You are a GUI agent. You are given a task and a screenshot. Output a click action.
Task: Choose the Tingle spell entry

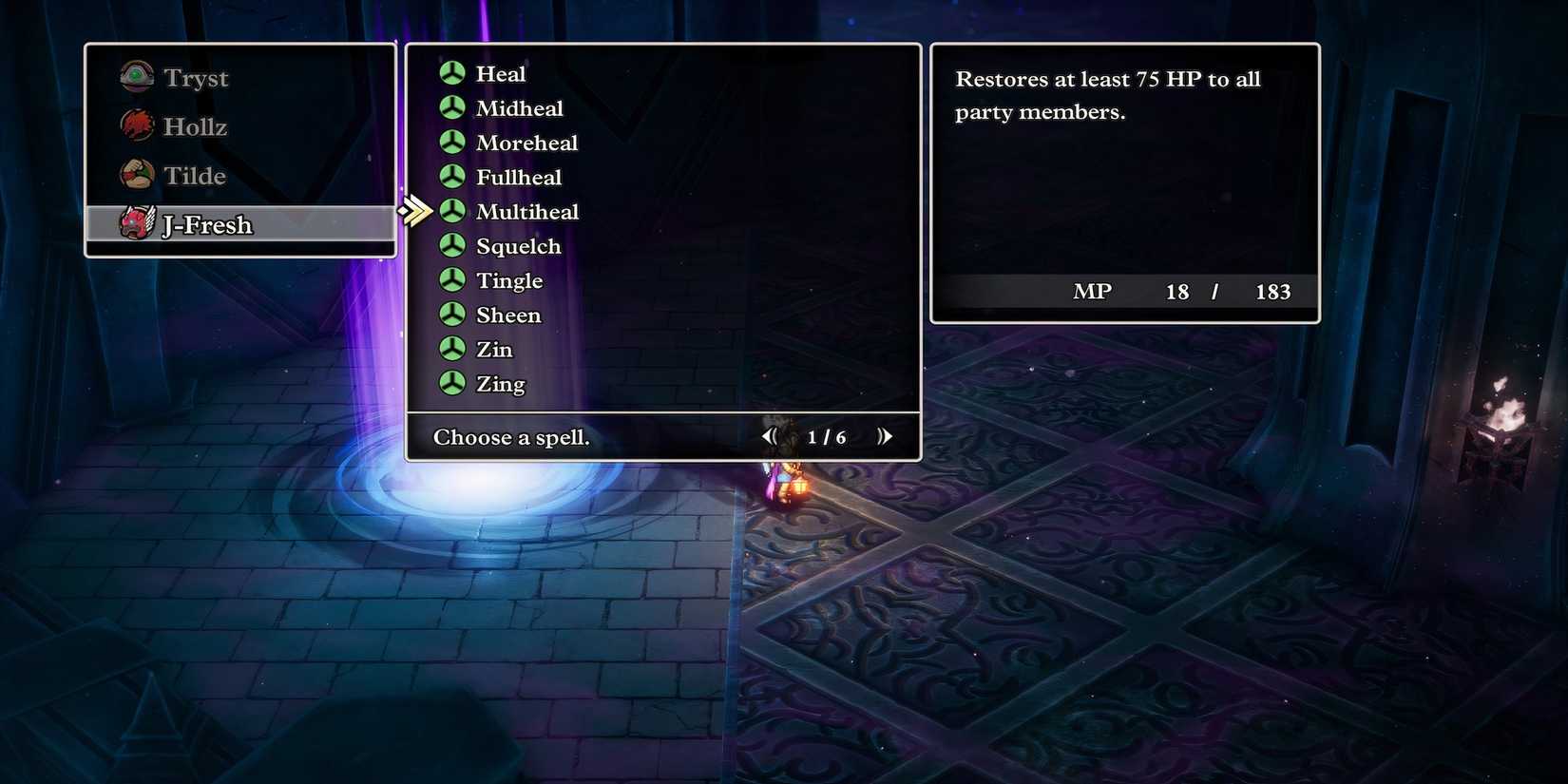[509, 280]
